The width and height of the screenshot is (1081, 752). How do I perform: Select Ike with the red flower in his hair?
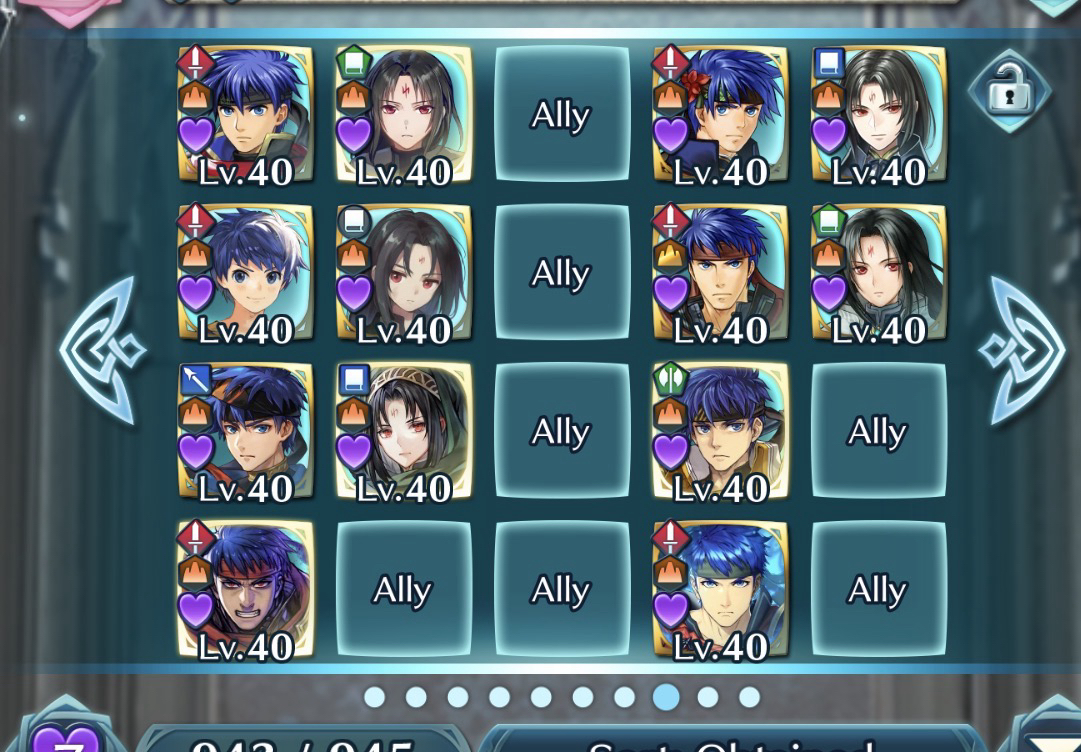tap(720, 114)
